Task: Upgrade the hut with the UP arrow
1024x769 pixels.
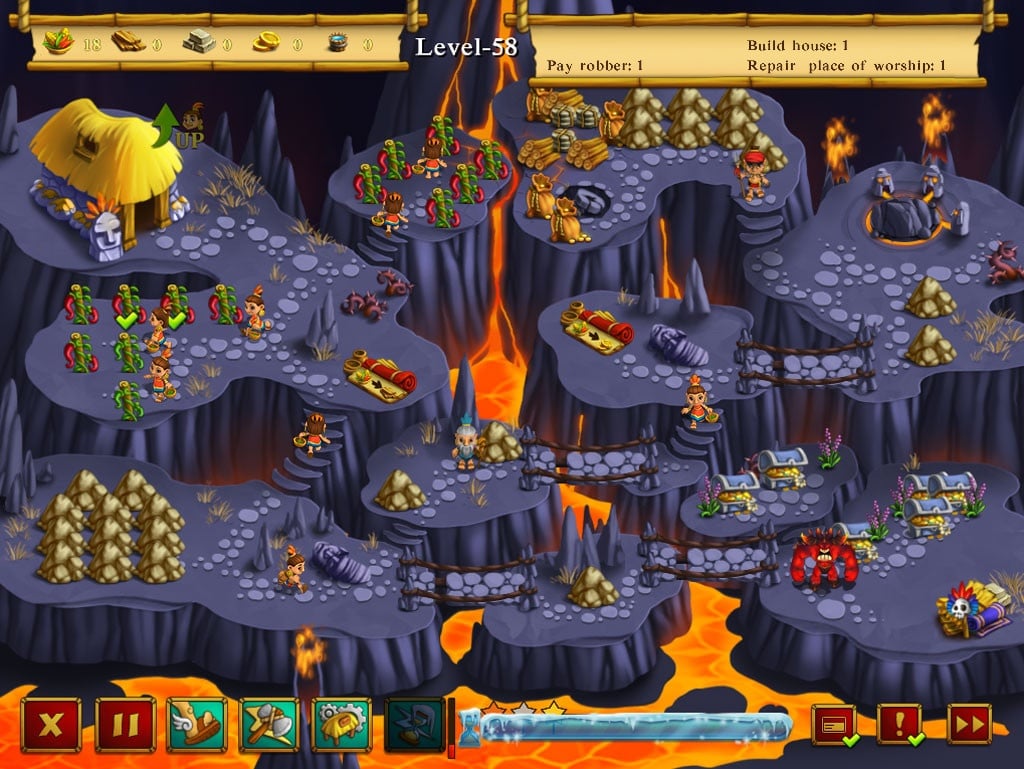Action: [179, 127]
